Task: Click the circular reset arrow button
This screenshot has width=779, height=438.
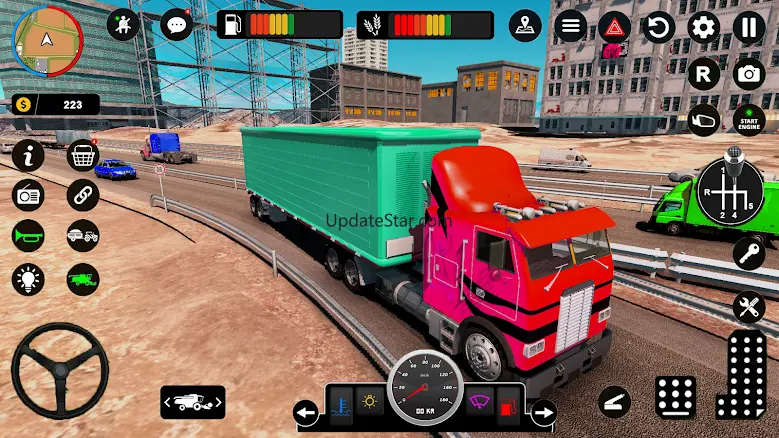Action: pos(659,27)
